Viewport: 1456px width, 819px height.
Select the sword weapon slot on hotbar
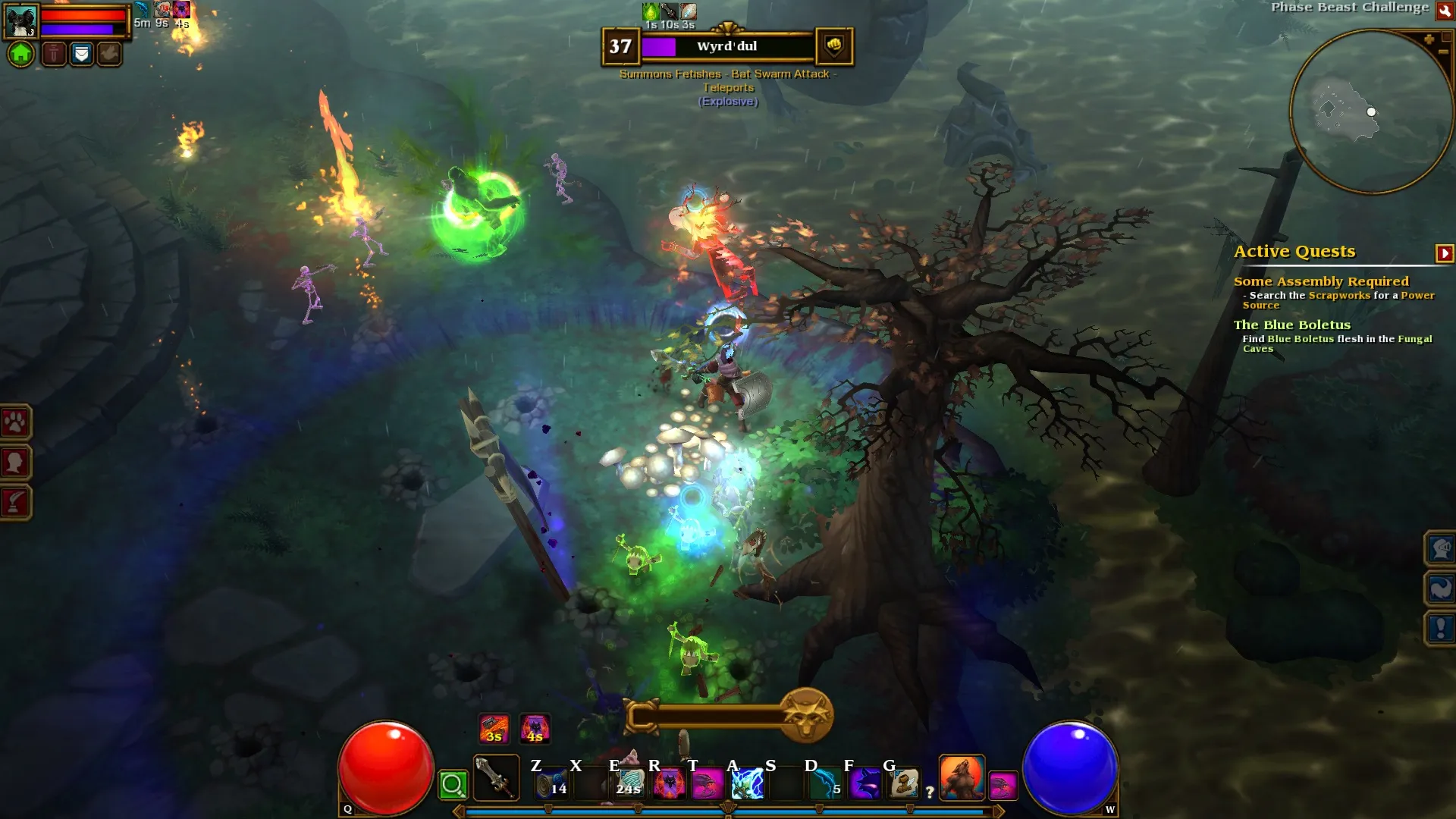496,778
